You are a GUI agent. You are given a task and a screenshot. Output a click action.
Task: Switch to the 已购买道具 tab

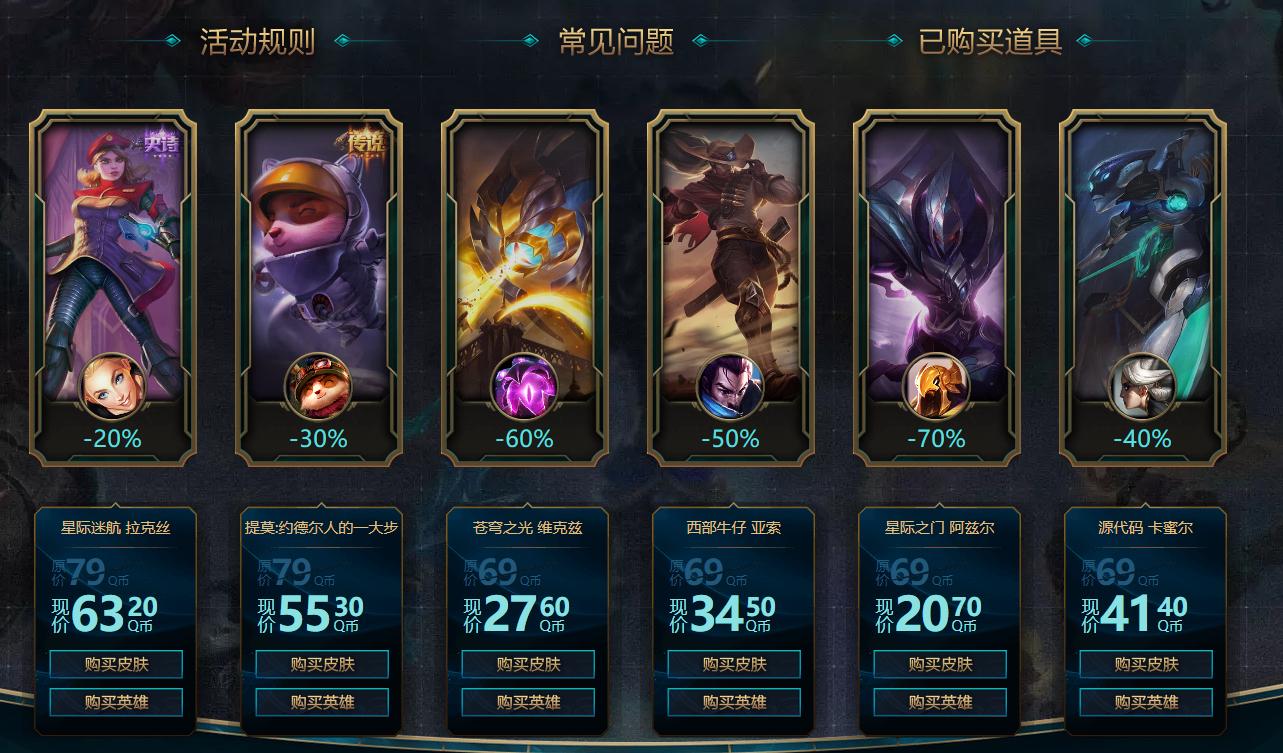(x=991, y=42)
